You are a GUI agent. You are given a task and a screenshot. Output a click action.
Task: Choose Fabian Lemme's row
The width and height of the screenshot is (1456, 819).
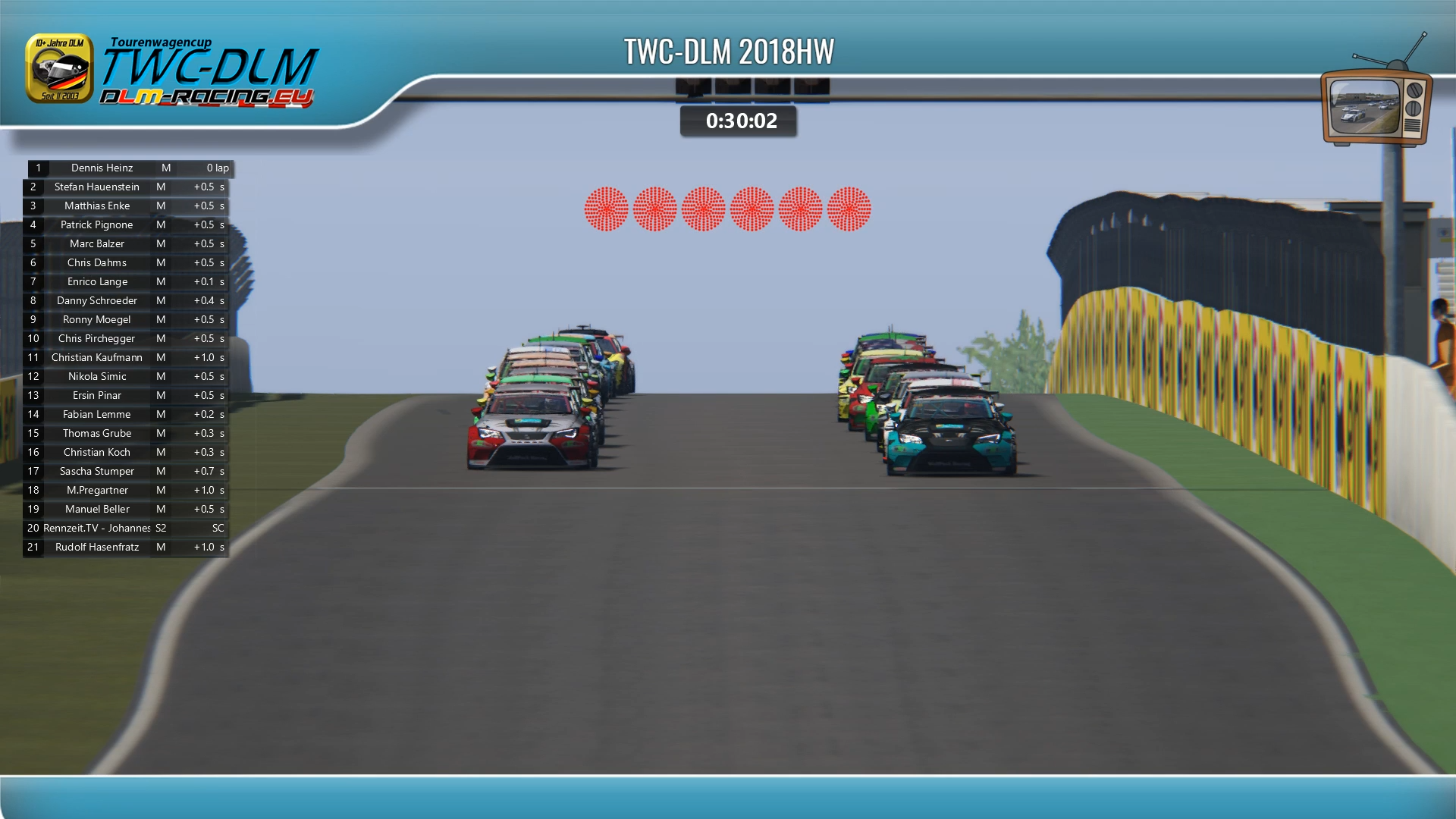97,415
